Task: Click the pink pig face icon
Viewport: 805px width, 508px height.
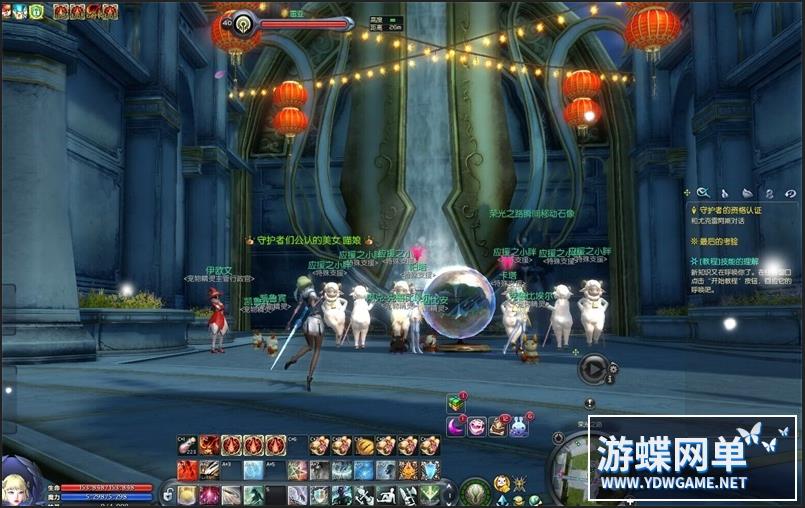Action: pyautogui.click(x=477, y=427)
